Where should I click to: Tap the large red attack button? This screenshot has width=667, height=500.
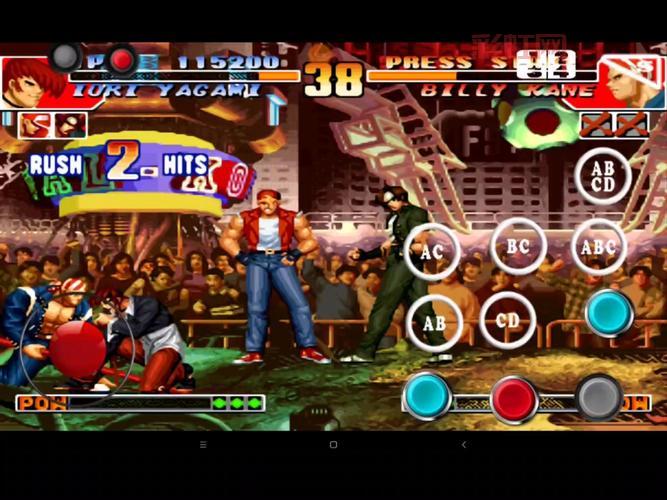pyautogui.click(x=514, y=398)
